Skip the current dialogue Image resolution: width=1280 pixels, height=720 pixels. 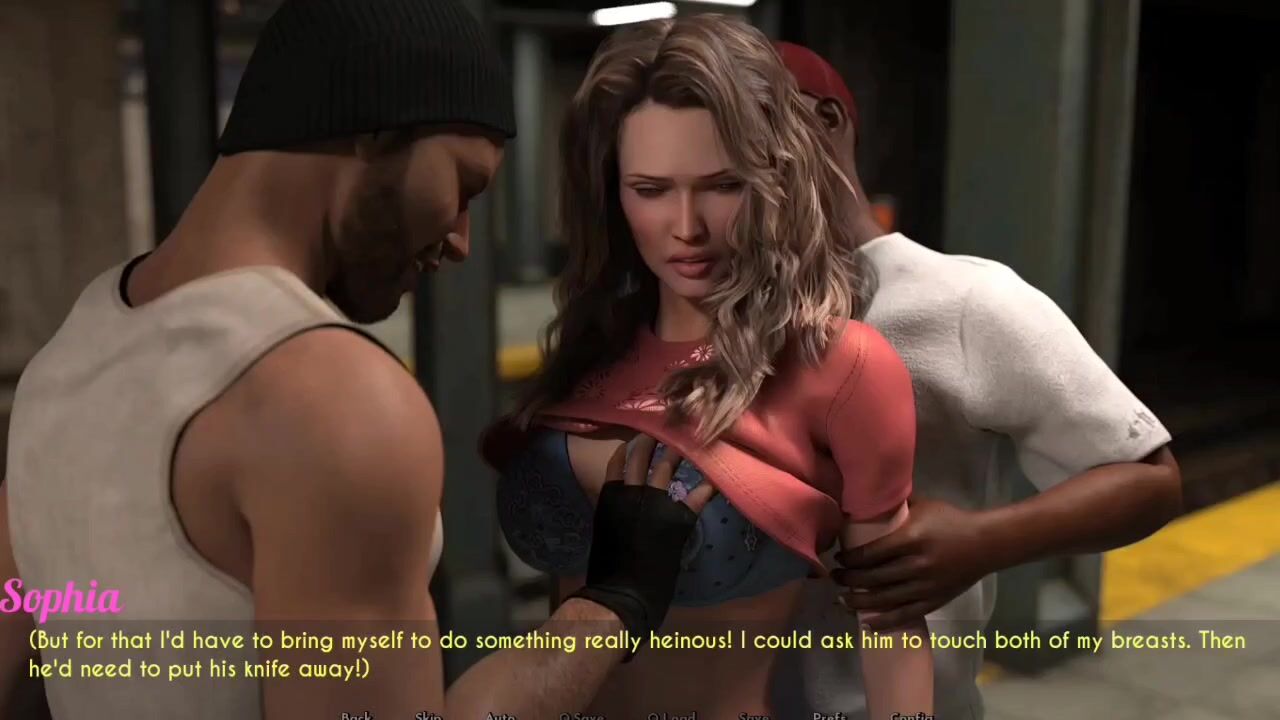pos(428,716)
